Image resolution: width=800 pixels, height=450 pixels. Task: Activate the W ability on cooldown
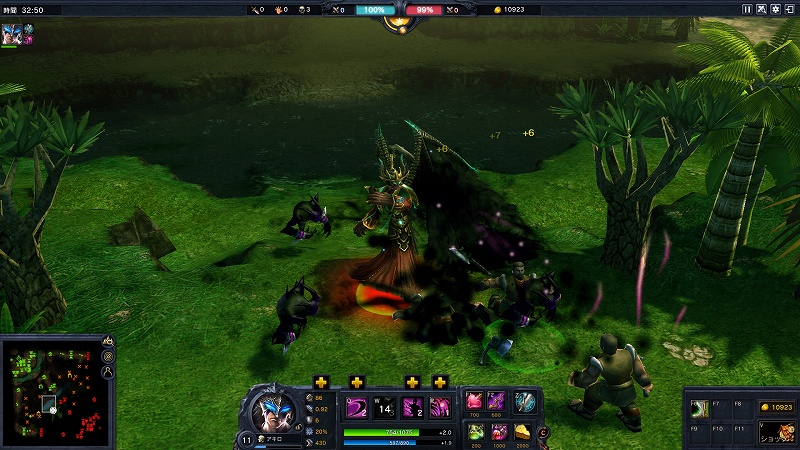coord(384,408)
